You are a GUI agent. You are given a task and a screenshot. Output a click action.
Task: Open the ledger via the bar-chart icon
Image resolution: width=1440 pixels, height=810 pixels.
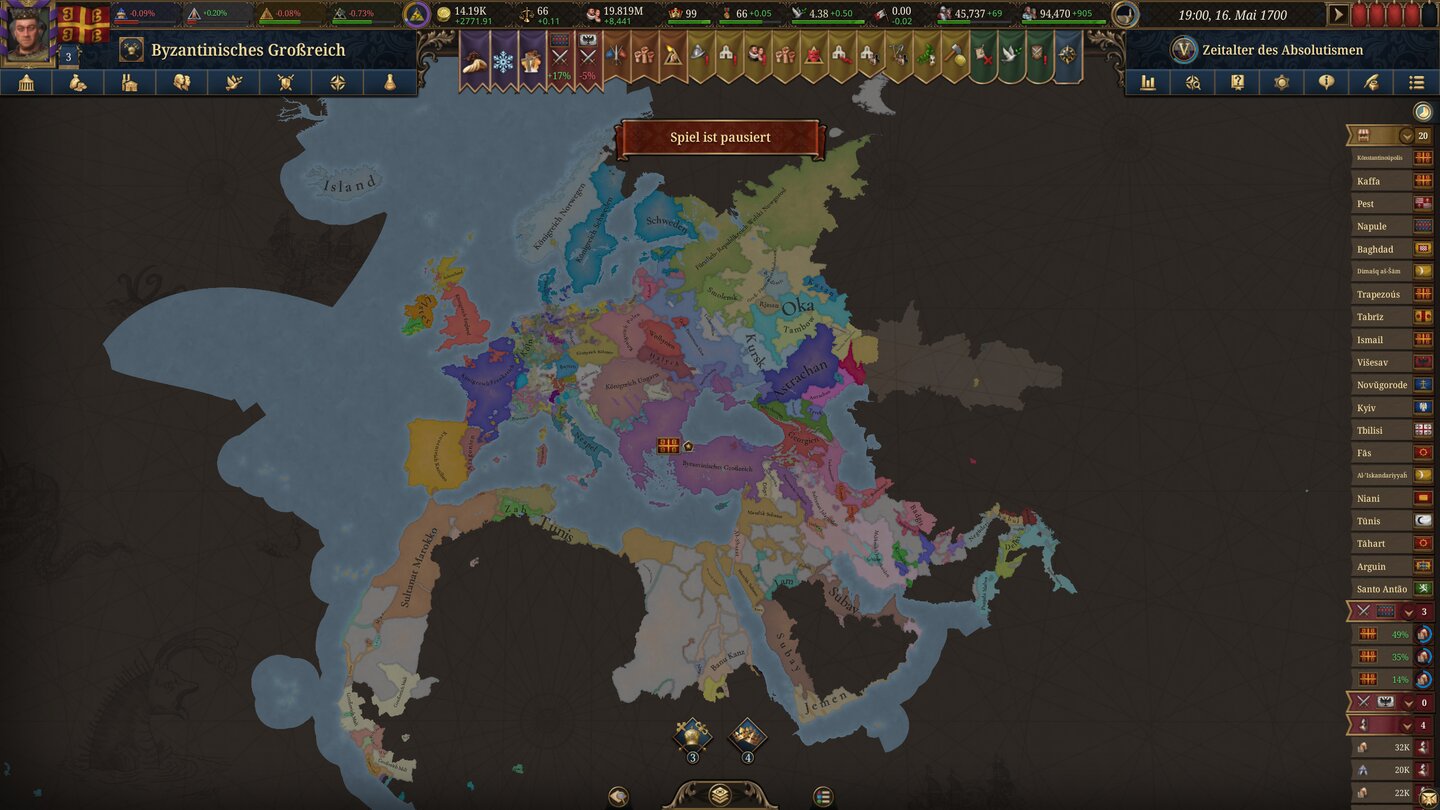click(1147, 83)
